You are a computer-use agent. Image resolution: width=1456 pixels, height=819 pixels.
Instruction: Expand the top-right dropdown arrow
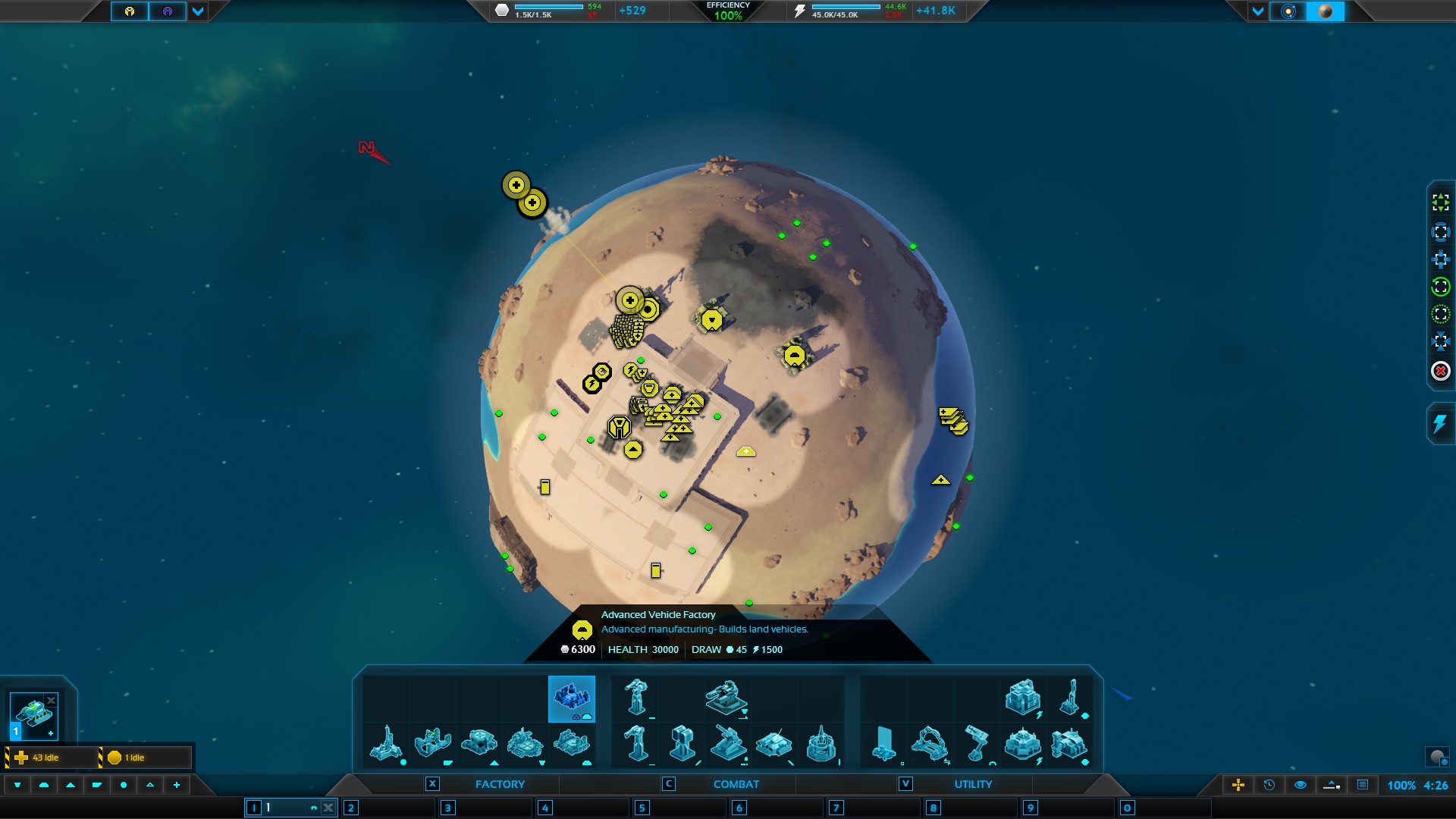pos(1258,11)
